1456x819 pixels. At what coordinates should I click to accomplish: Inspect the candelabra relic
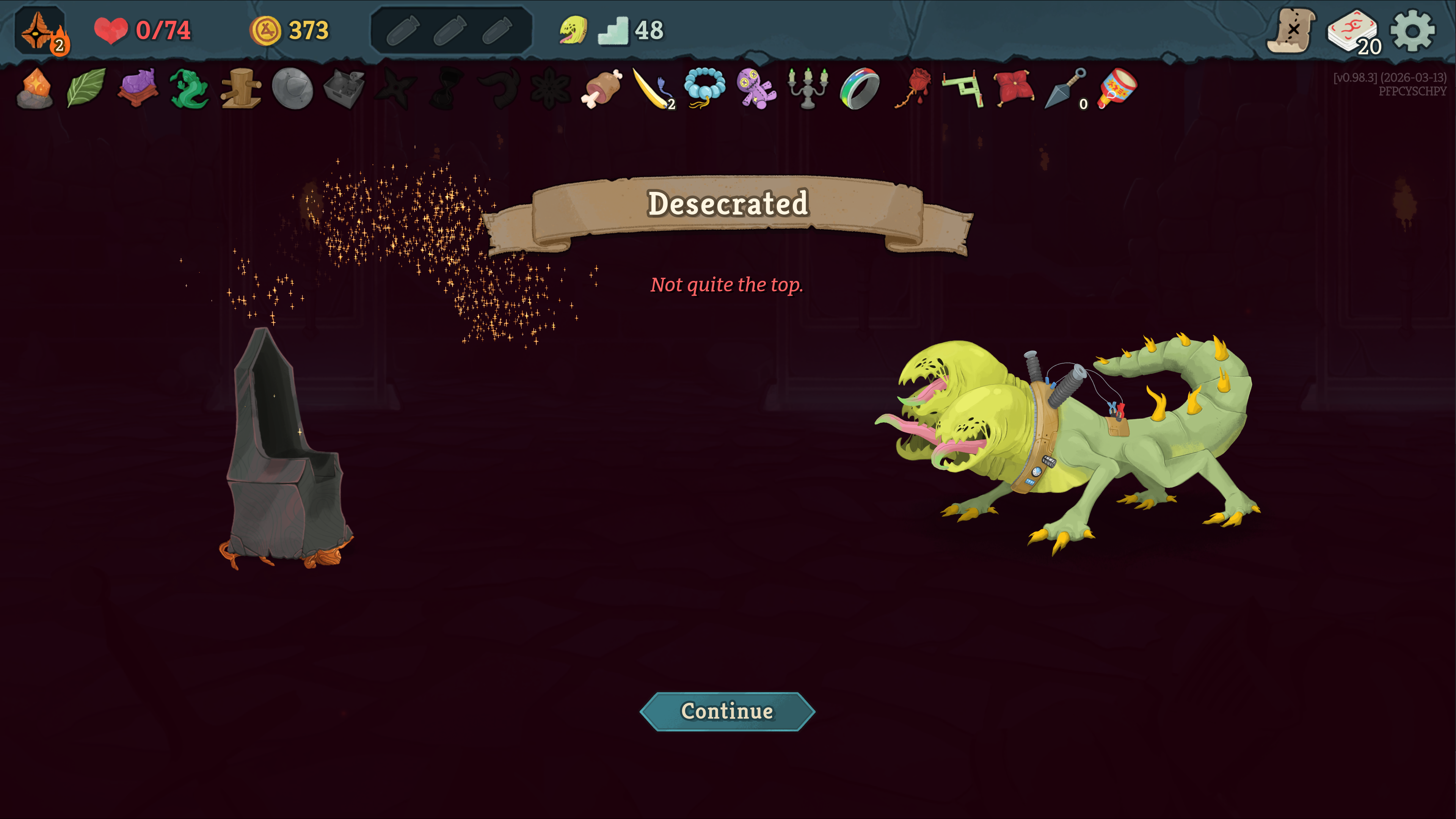click(x=808, y=89)
